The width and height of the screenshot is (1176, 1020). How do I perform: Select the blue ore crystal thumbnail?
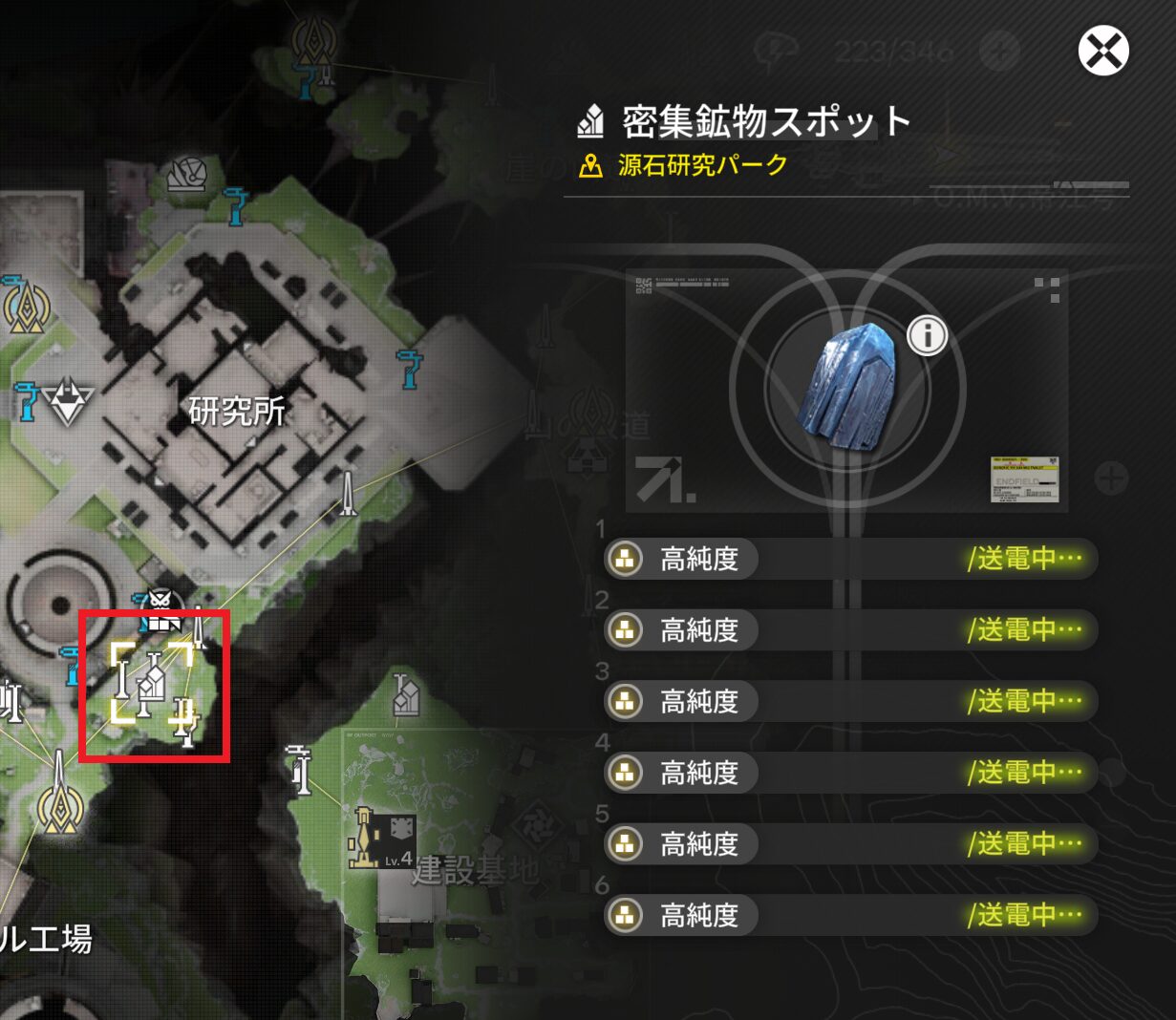click(x=848, y=388)
